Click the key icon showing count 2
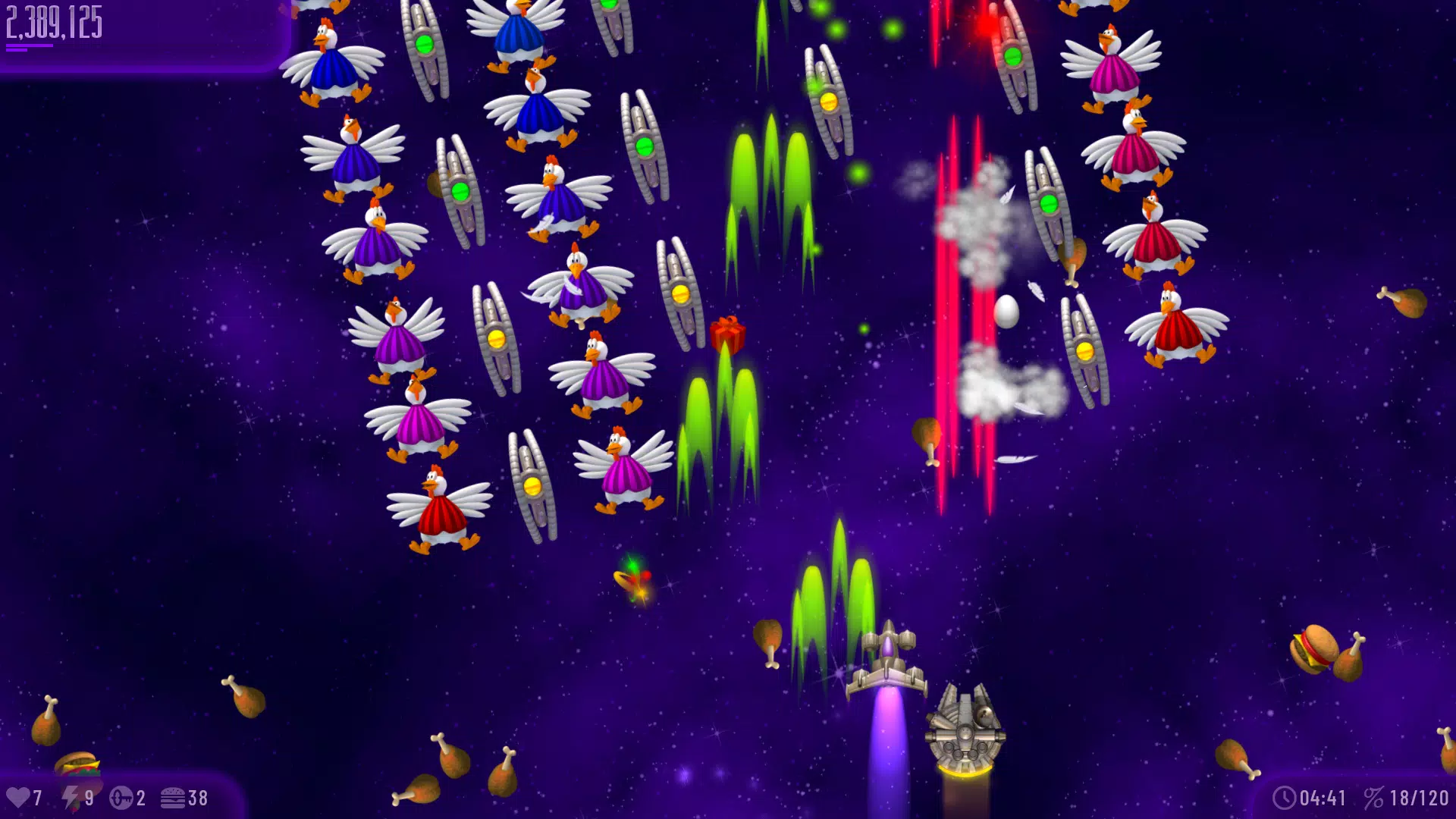 coord(121,797)
